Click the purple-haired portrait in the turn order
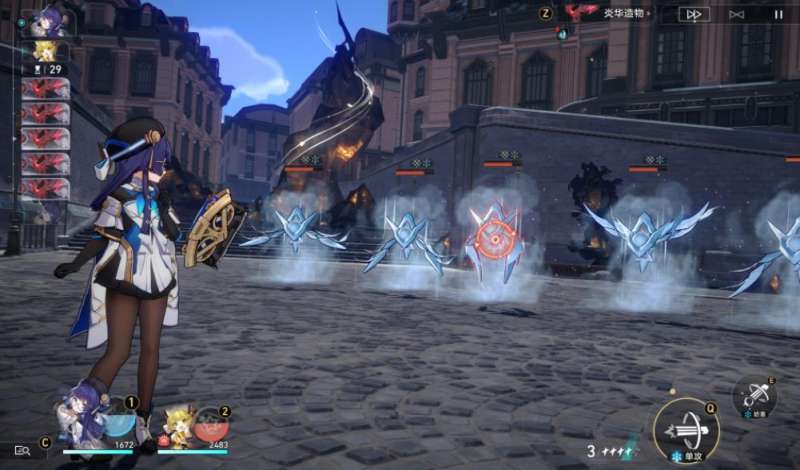Viewport: 800px width, 470px height. click(46, 19)
